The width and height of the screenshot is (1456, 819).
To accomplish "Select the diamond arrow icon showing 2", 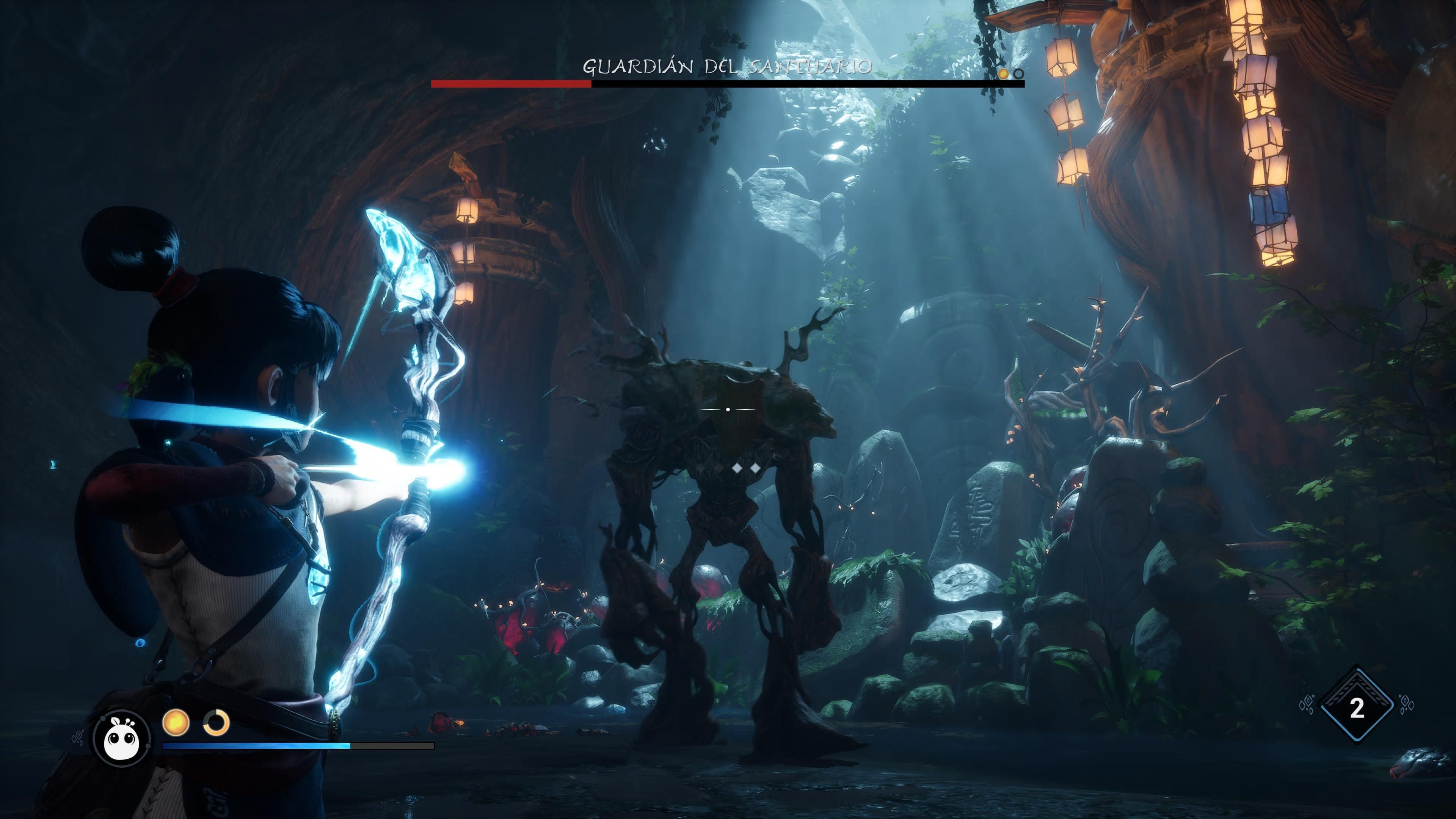I will click(x=1357, y=706).
